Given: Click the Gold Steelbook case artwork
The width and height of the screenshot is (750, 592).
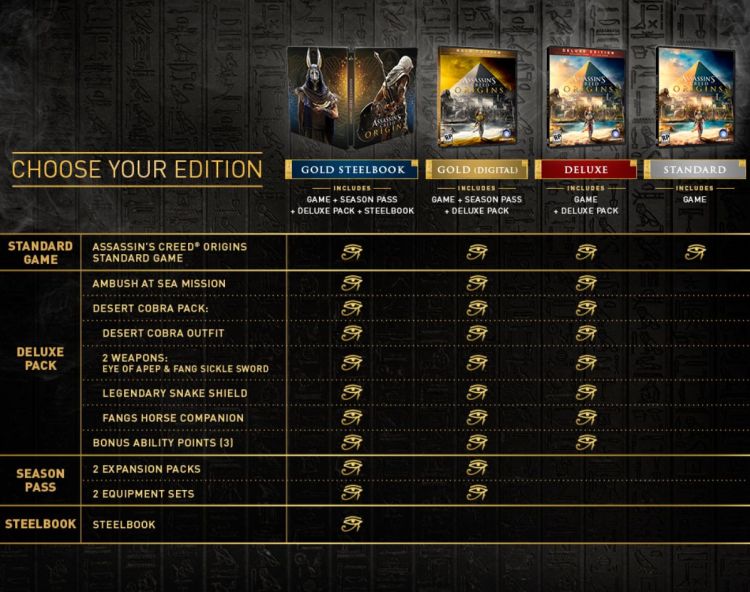Looking at the screenshot, I should [351, 99].
